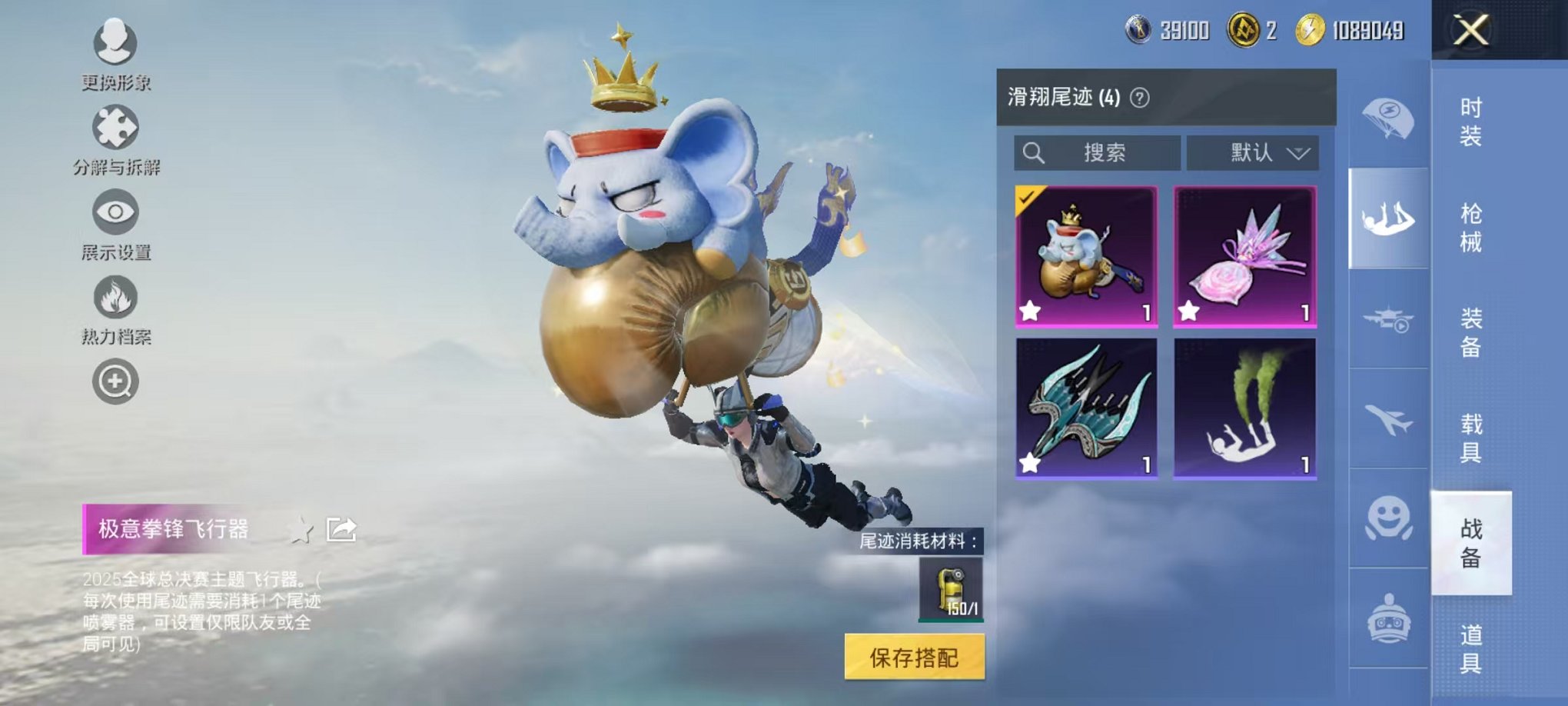Viewport: 1568px width, 706px height.
Task: Click the plus icon below 热力档案
Action: tap(114, 378)
